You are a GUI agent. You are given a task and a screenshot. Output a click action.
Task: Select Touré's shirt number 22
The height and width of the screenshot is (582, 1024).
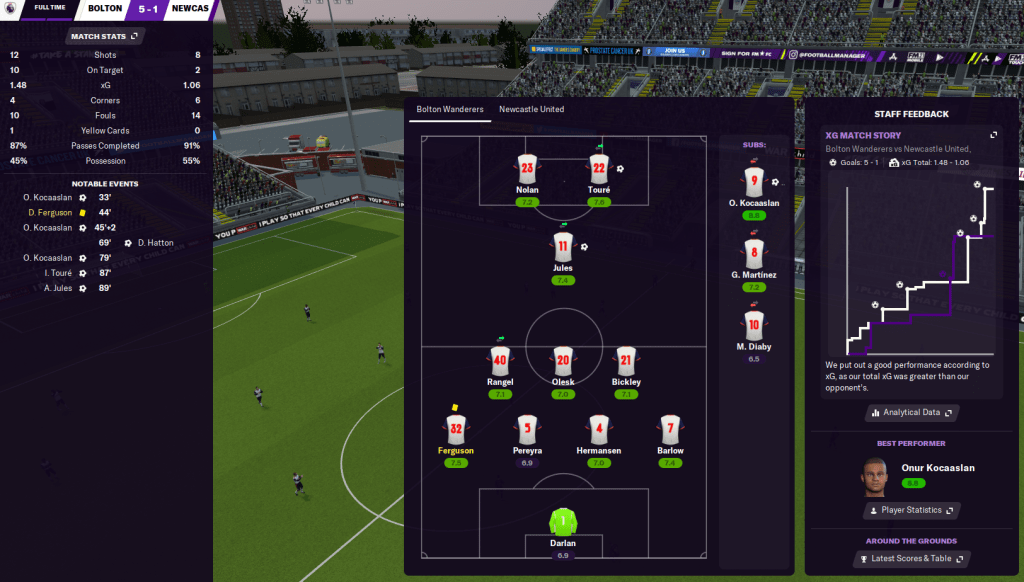click(599, 169)
